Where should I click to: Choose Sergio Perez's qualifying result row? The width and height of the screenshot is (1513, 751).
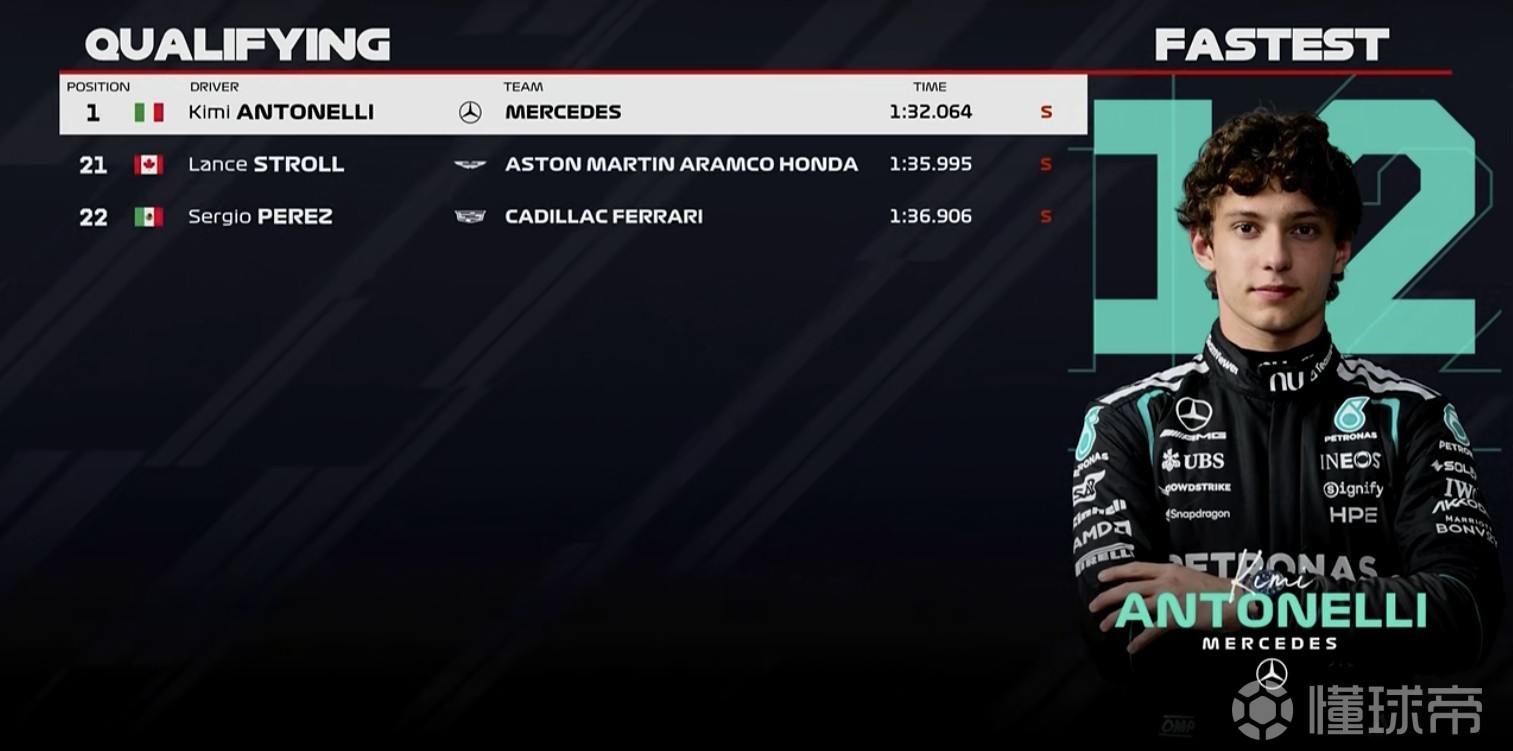(572, 216)
